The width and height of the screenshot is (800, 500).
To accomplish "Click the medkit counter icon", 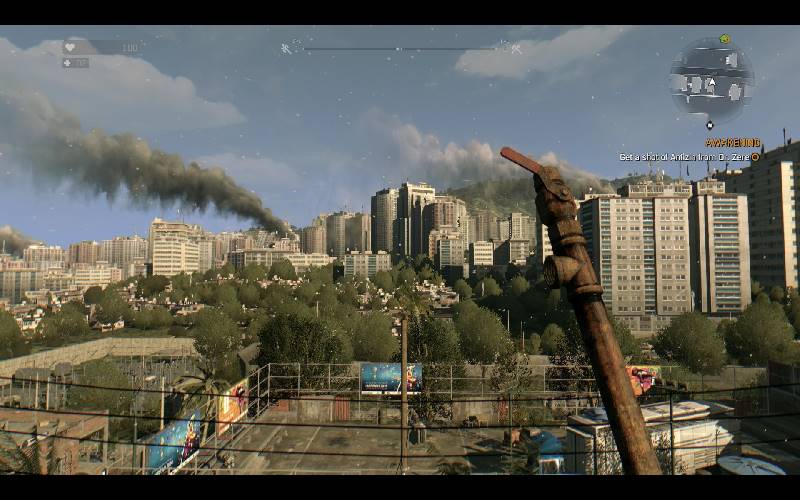I will [69, 62].
